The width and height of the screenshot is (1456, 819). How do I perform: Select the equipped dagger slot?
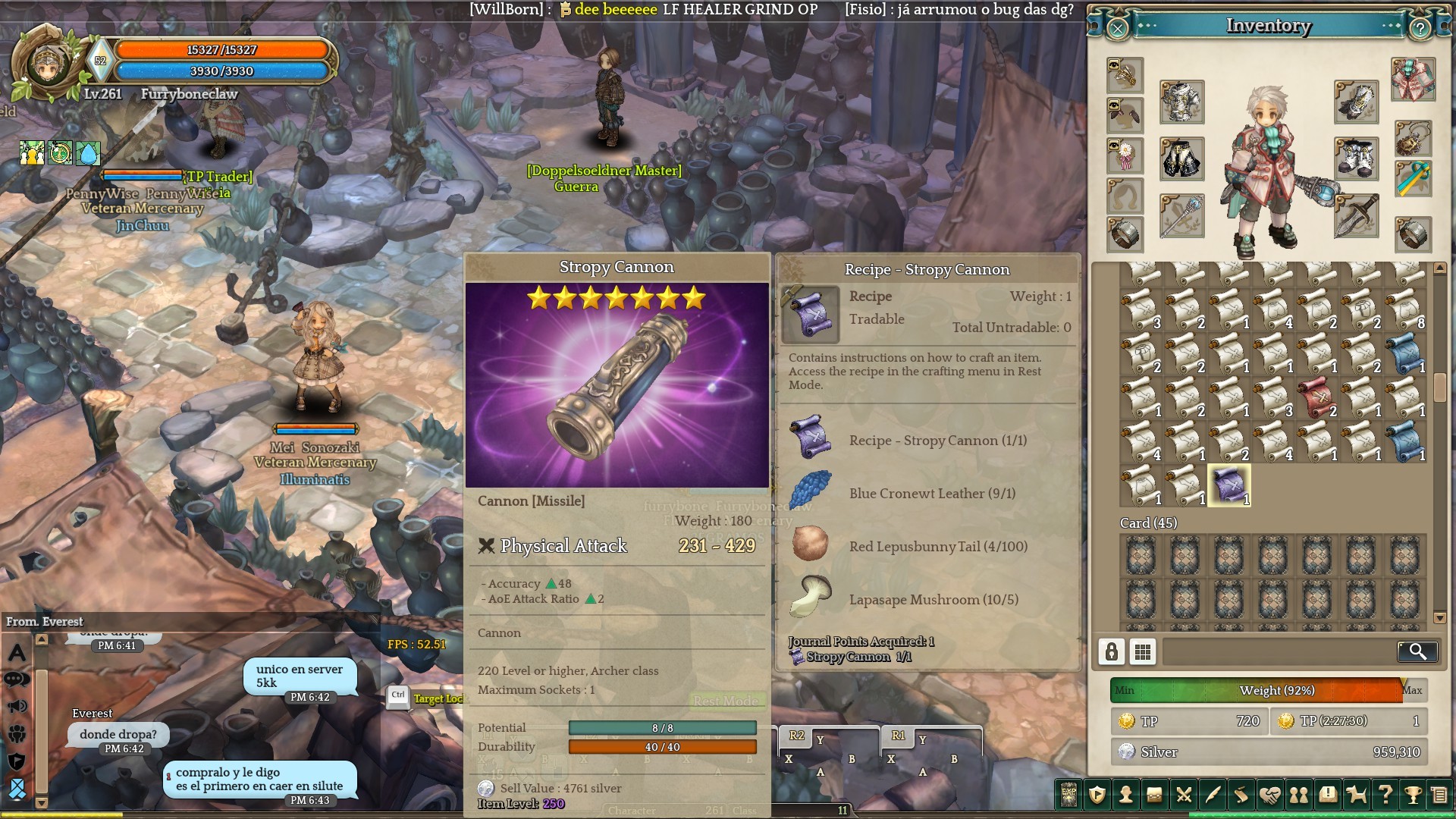1356,216
